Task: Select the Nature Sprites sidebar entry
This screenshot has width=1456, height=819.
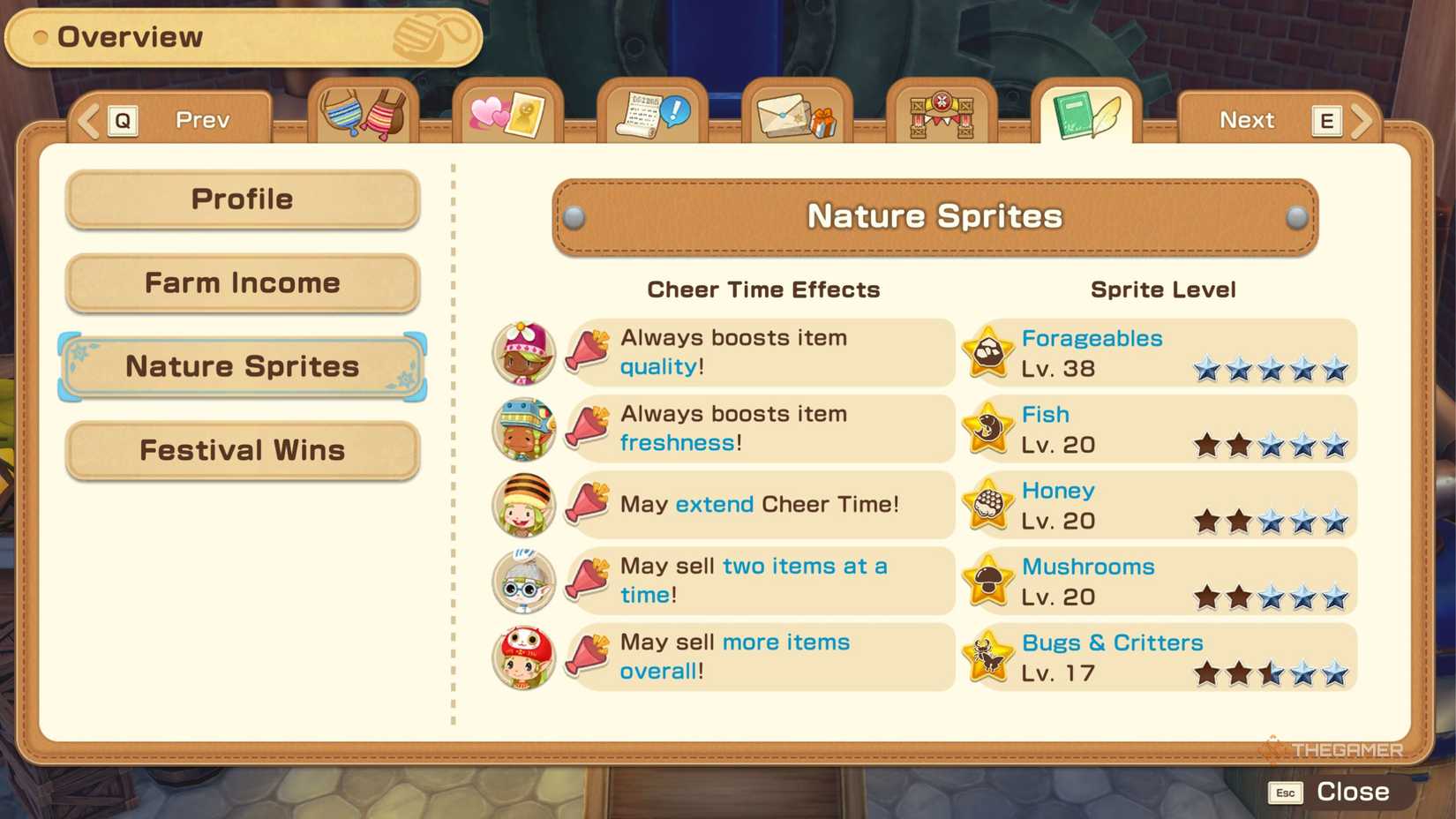Action: [241, 365]
